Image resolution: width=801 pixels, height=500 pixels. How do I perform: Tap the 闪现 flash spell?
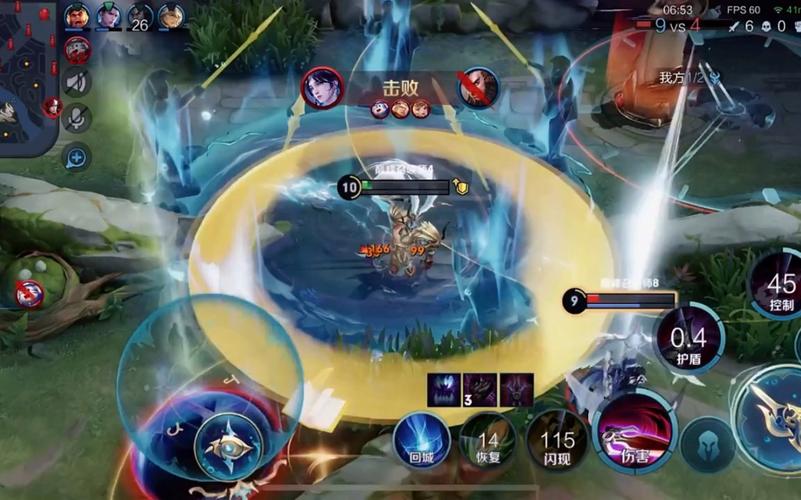pyautogui.click(x=557, y=440)
